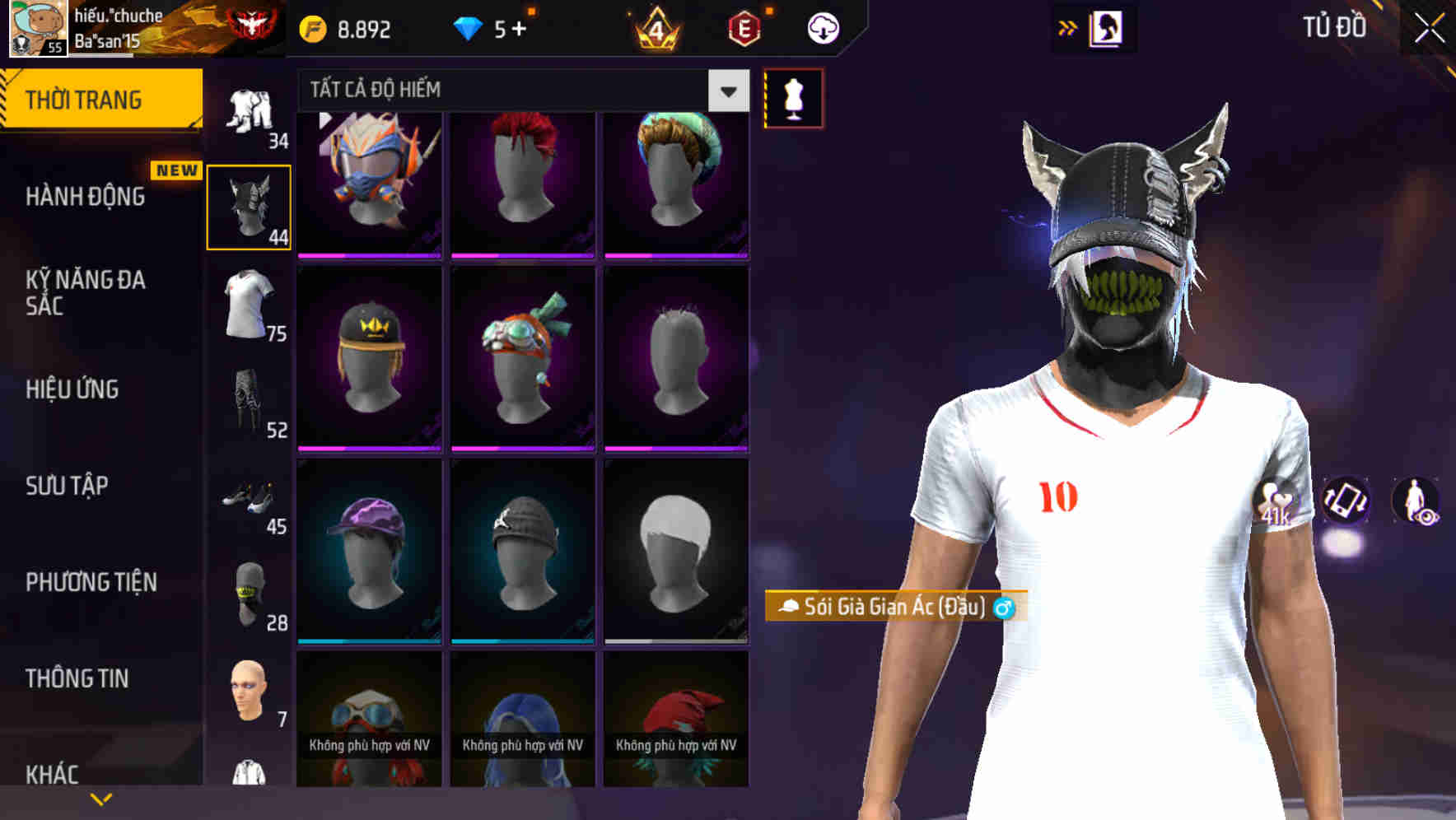
Task: Open the shirt category with 75 items
Action: 248,305
